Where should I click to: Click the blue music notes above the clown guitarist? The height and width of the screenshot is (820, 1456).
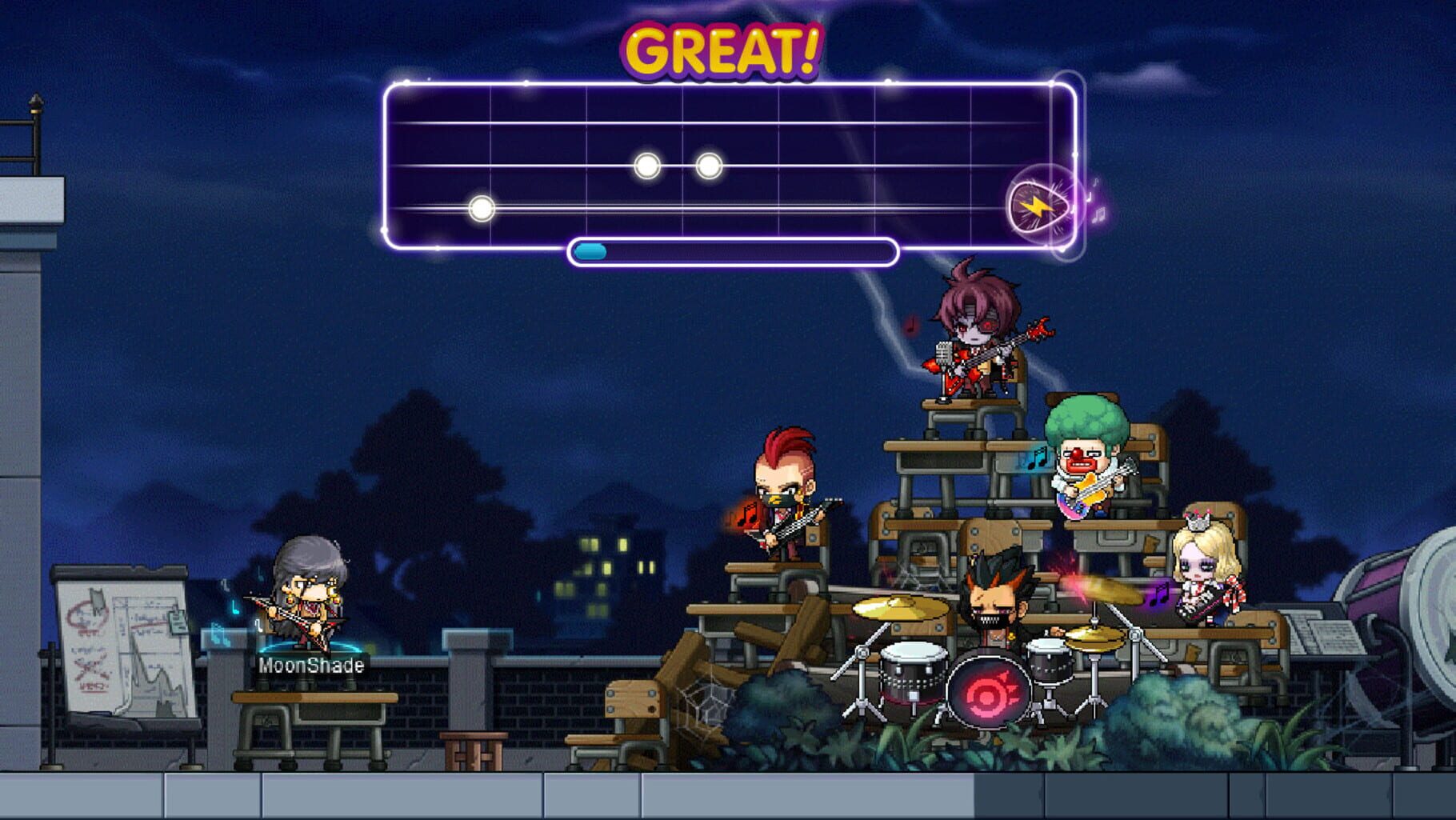1037,458
